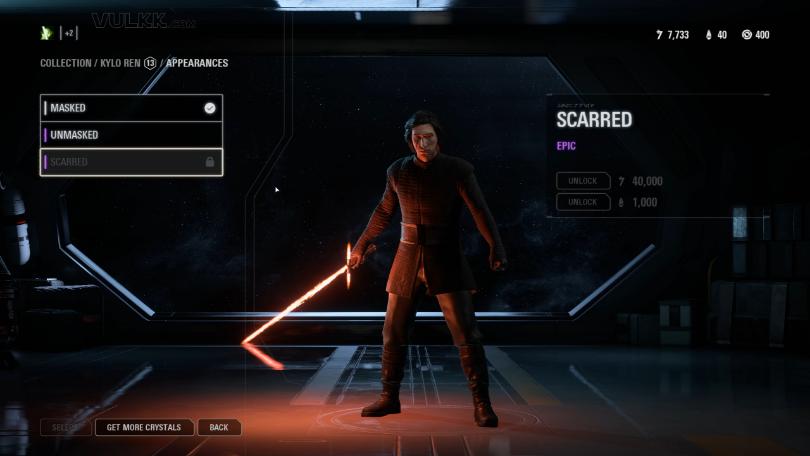Choose the Unmasked appearance
Screen dimensions: 810x456
131,135
